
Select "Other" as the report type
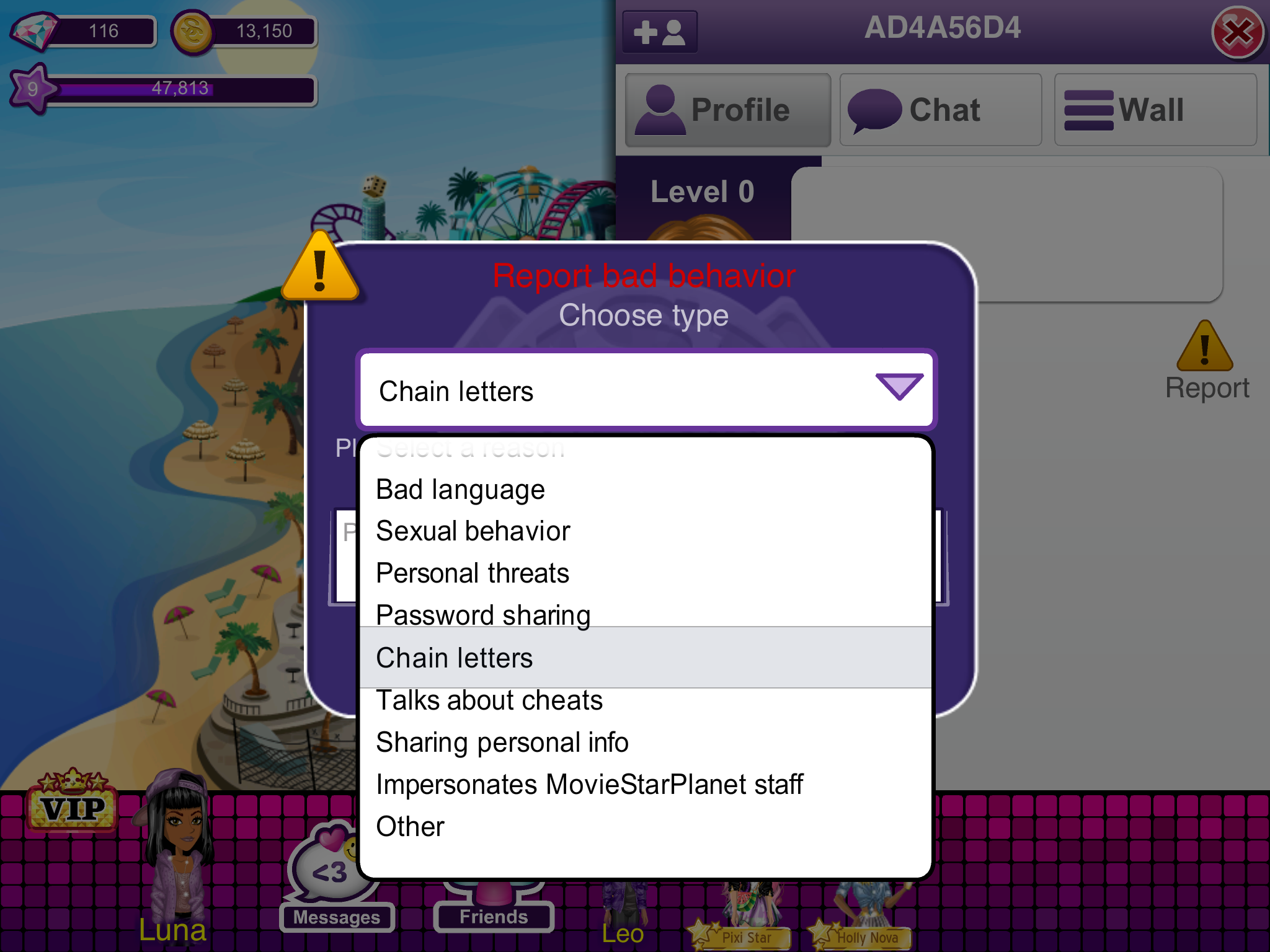(411, 827)
